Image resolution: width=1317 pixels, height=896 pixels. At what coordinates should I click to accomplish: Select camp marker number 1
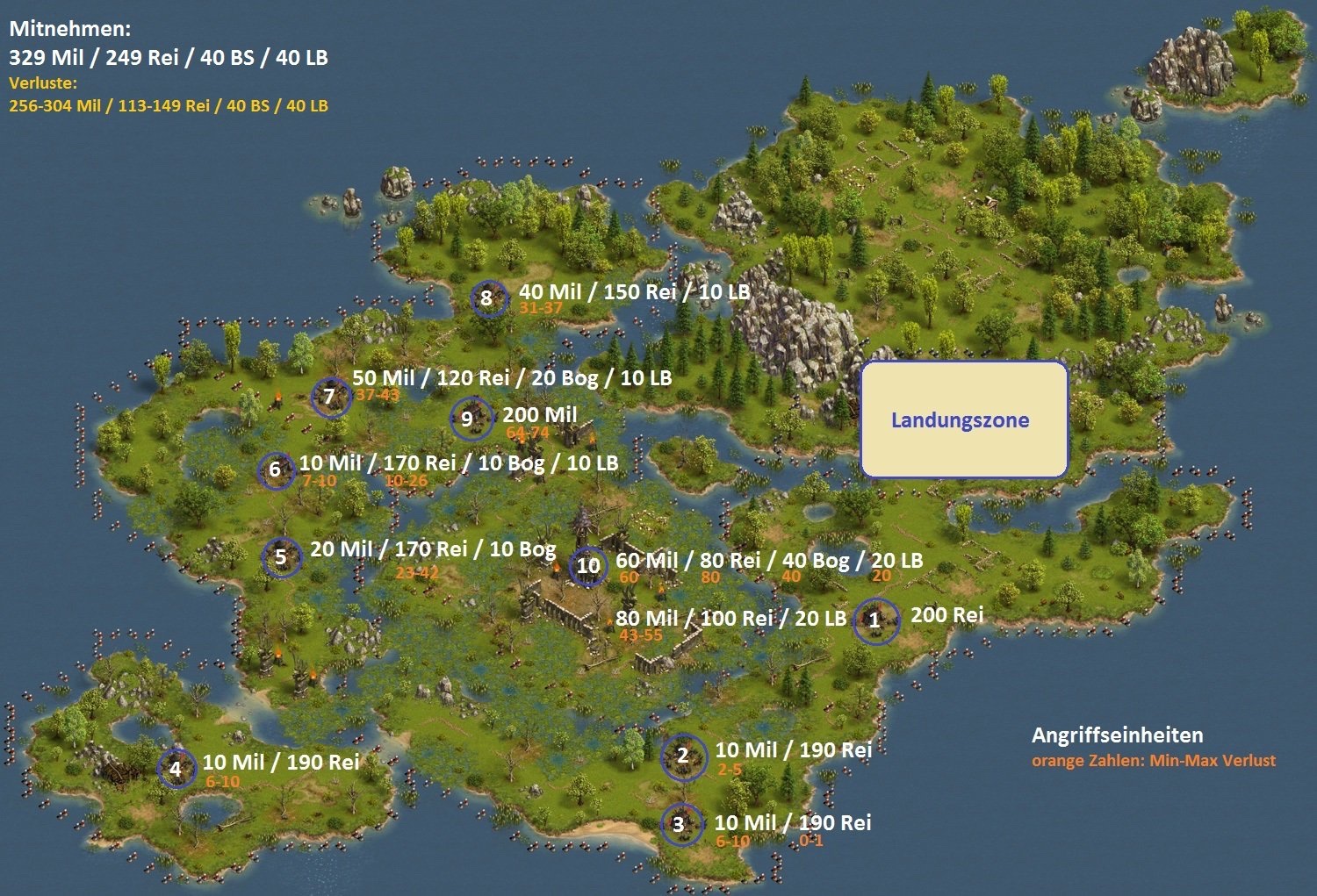(875, 620)
